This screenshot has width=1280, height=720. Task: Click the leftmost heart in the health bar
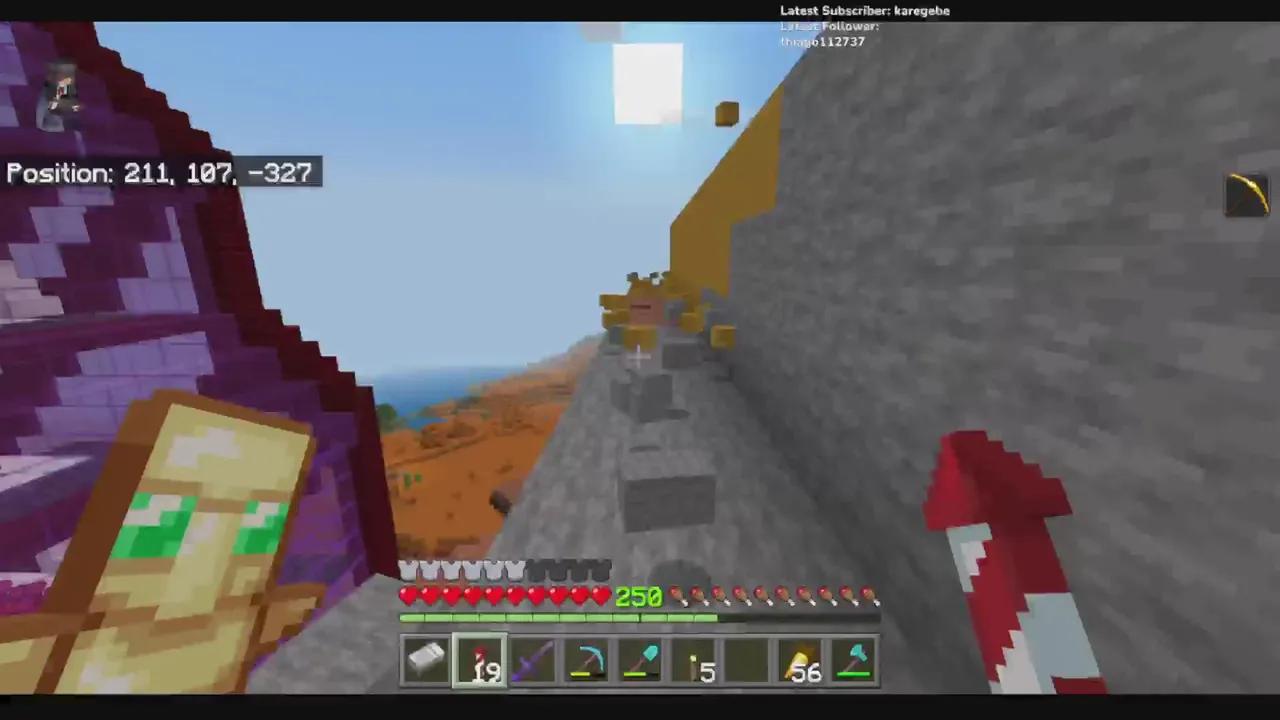point(408,595)
